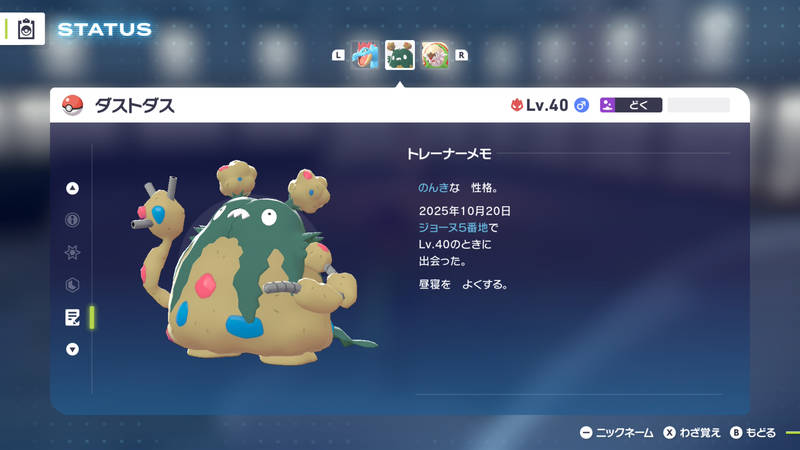Switch to the star-shaped stats tab

coord(72,252)
